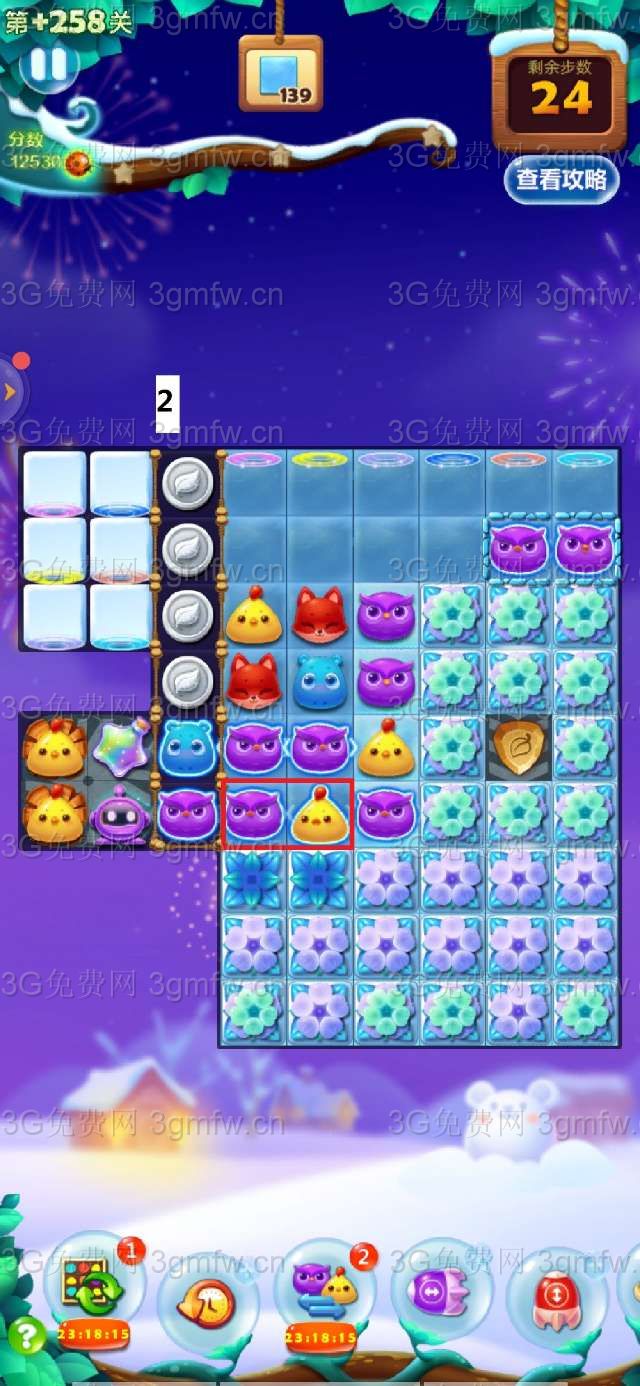Image resolution: width=640 pixels, height=1386 pixels.
Task: Select the purple robot piece tile
Action: click(120, 813)
